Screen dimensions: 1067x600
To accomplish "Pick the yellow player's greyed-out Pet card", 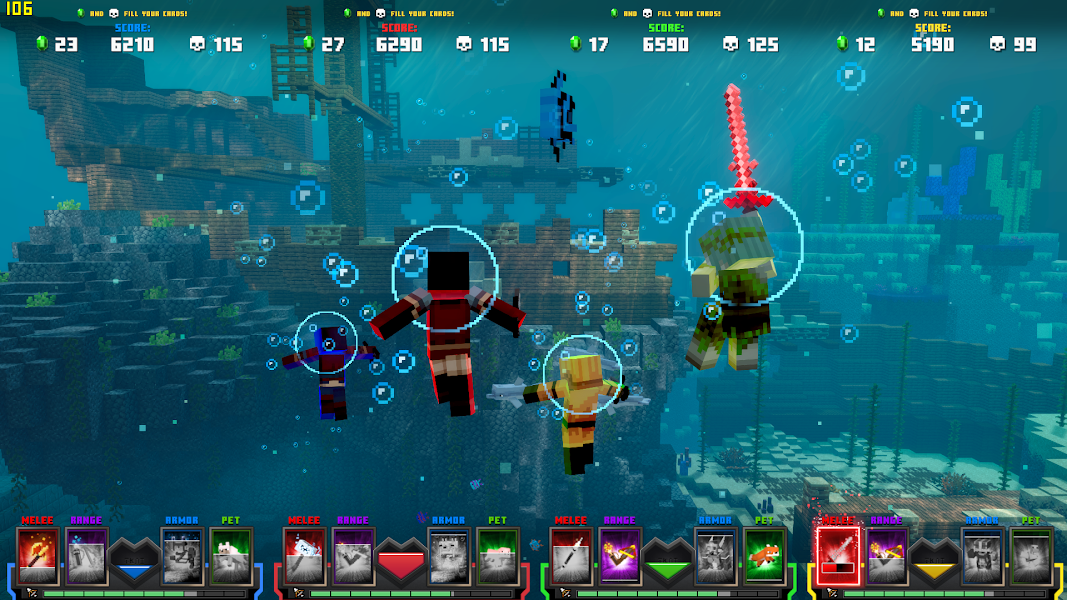I will [1031, 556].
